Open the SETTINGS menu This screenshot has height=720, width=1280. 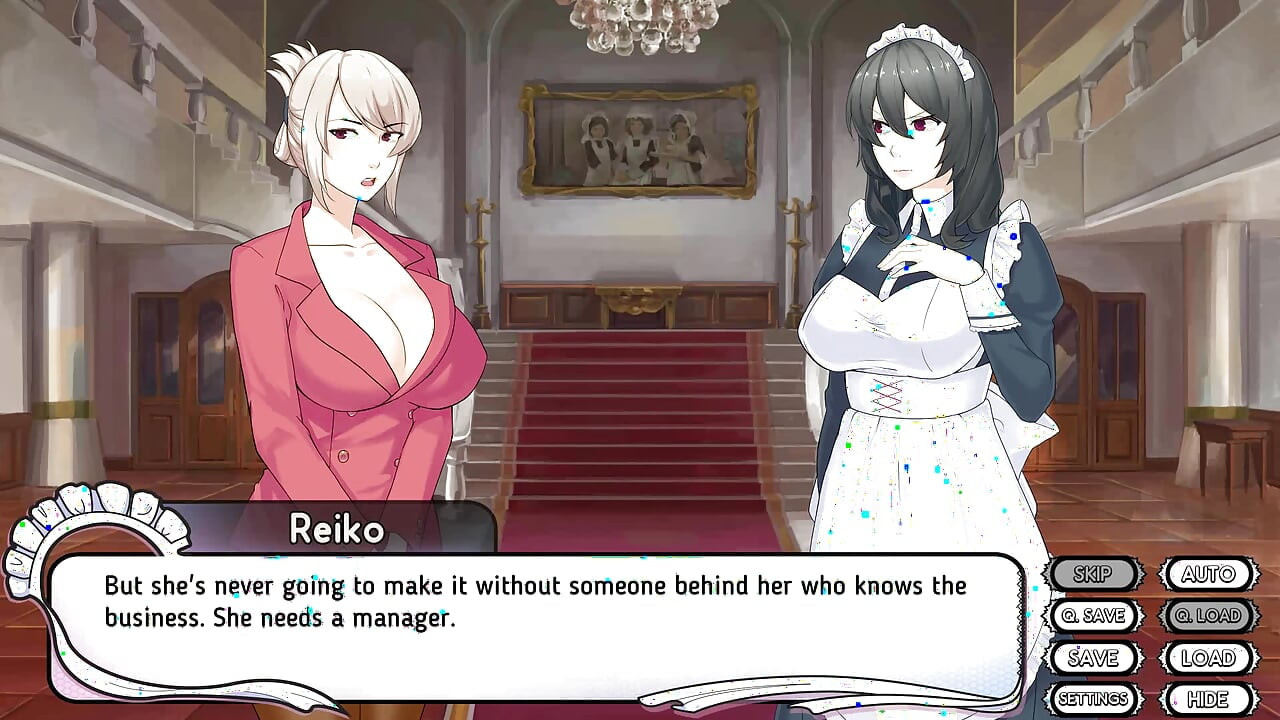tap(1094, 698)
